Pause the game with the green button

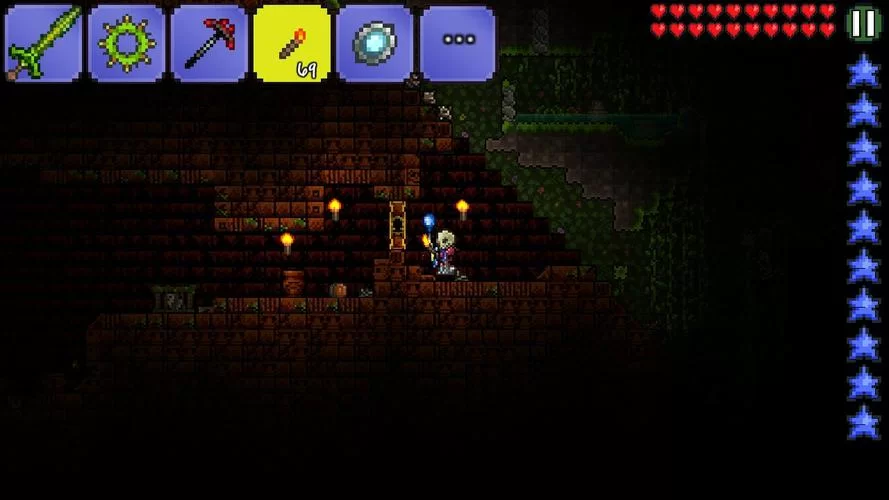point(862,22)
